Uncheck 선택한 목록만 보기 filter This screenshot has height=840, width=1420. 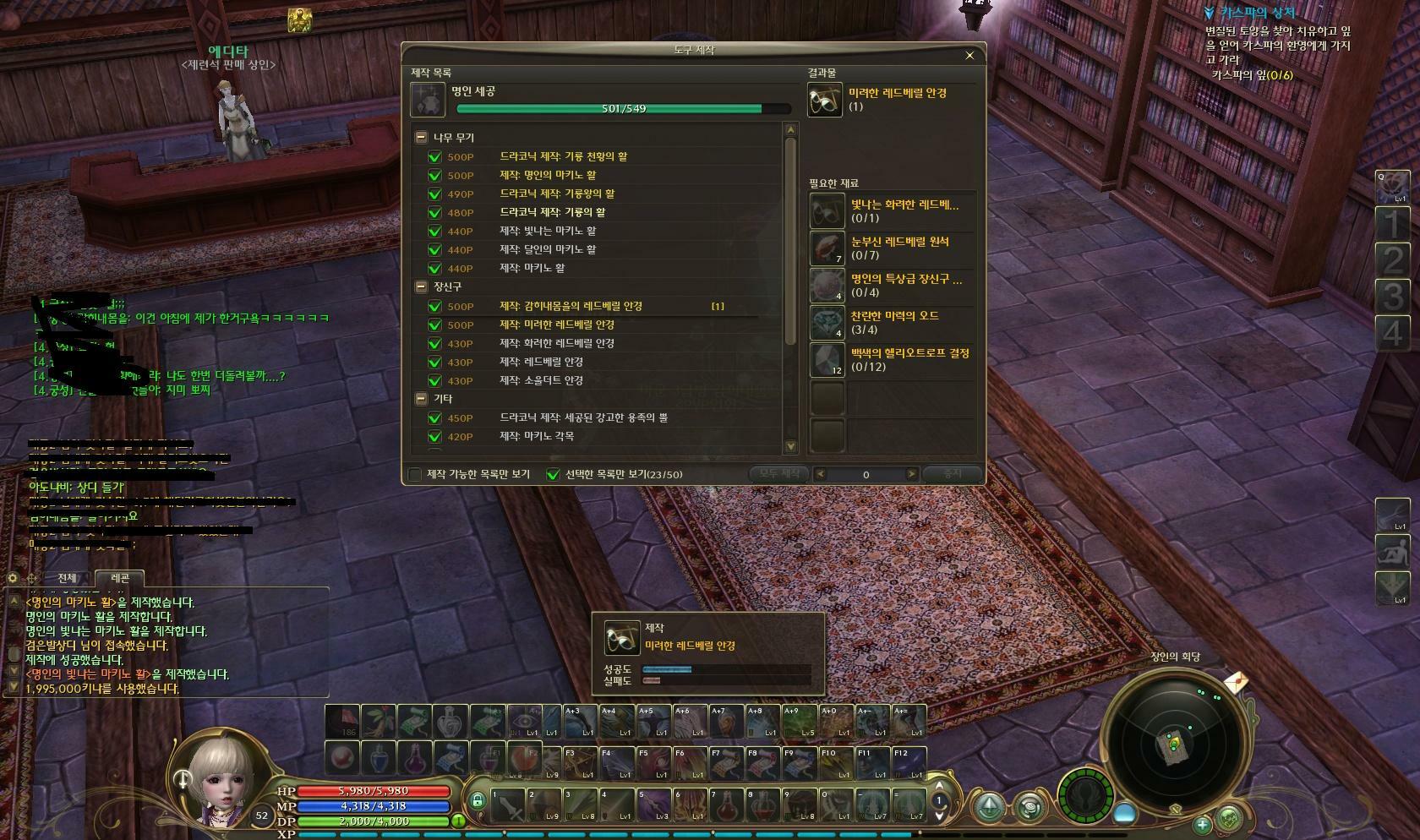coord(553,474)
